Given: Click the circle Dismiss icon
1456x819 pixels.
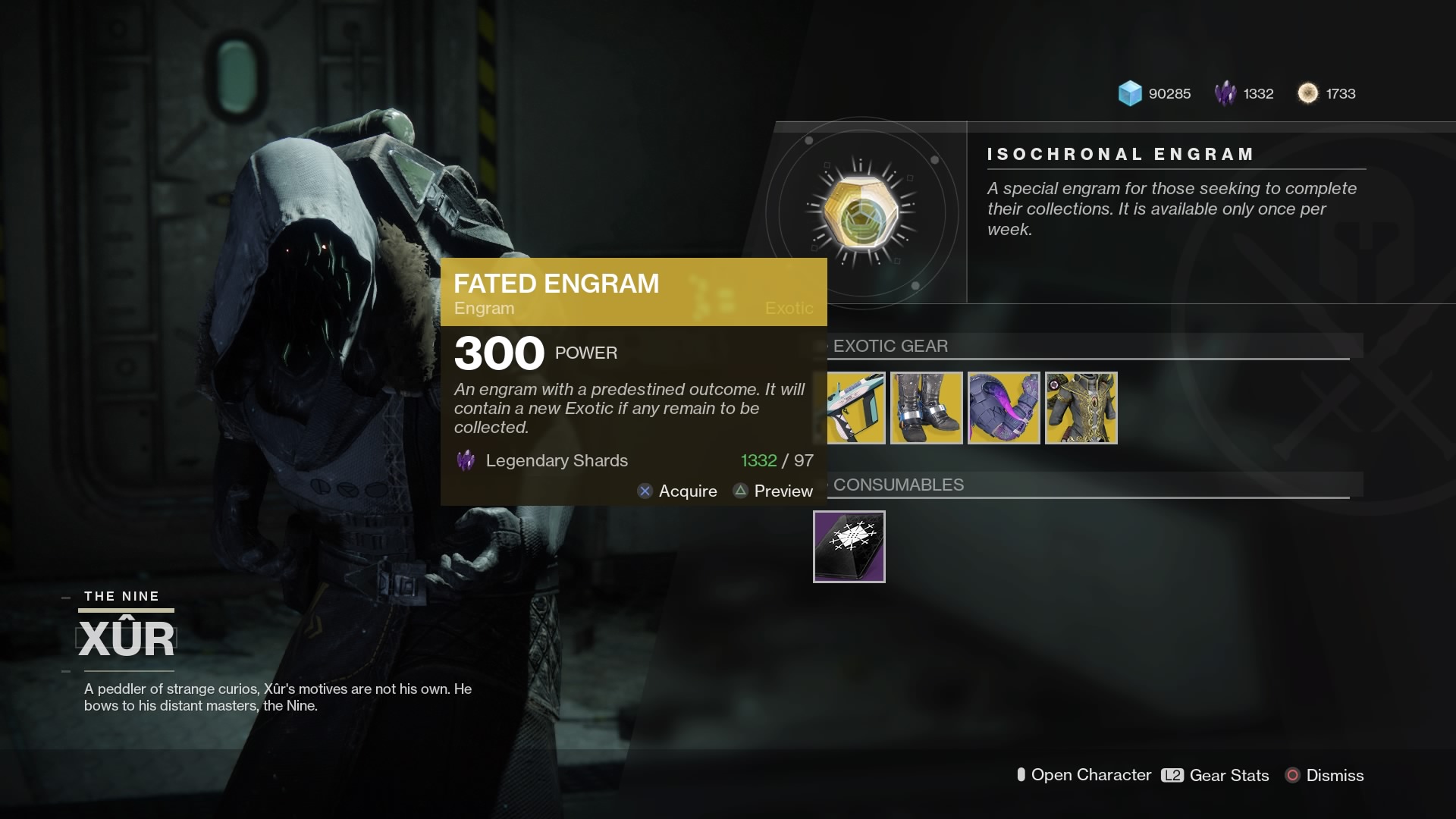Looking at the screenshot, I should (1291, 775).
